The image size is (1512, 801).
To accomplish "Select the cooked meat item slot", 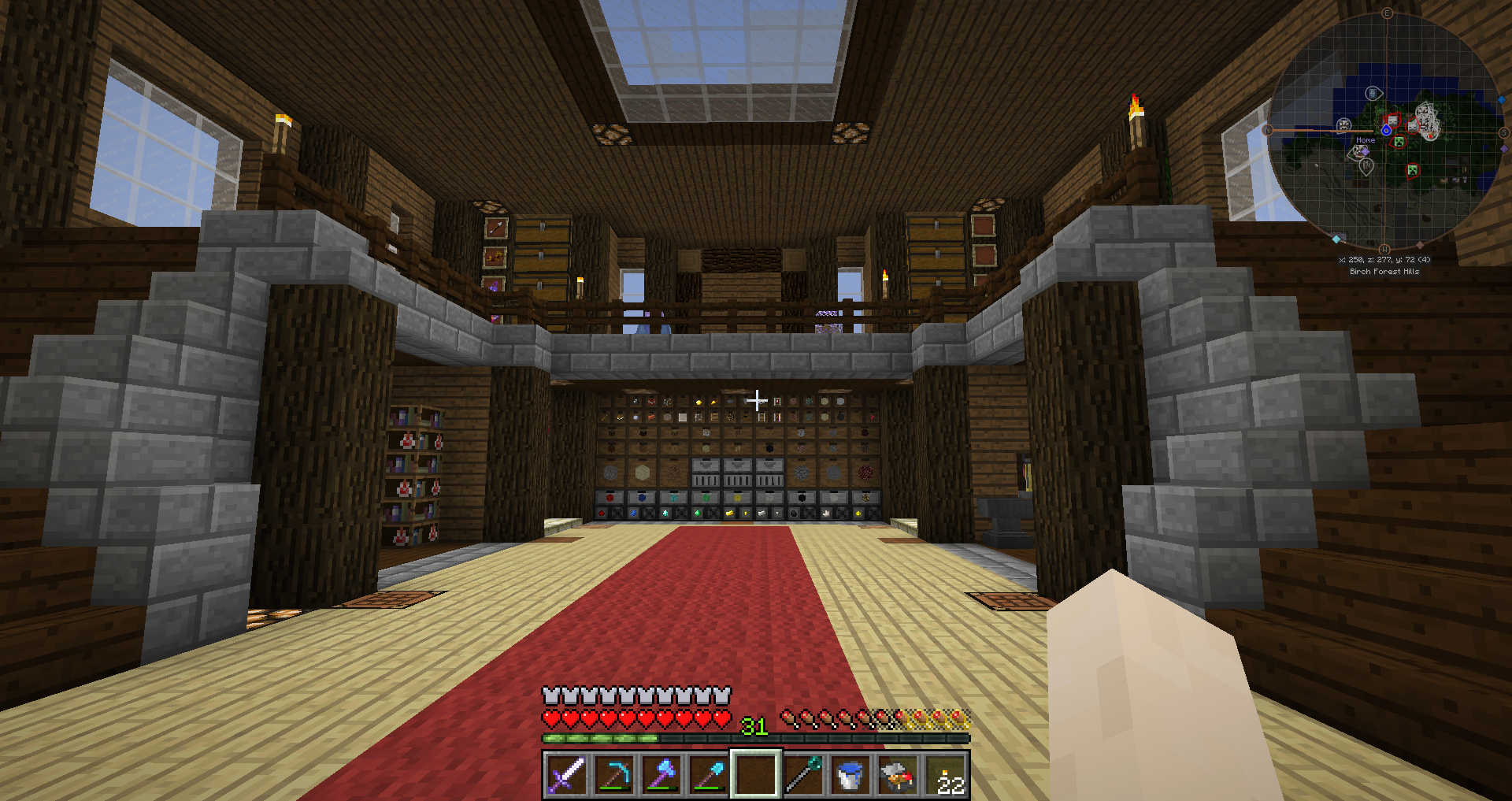I will [x=898, y=775].
